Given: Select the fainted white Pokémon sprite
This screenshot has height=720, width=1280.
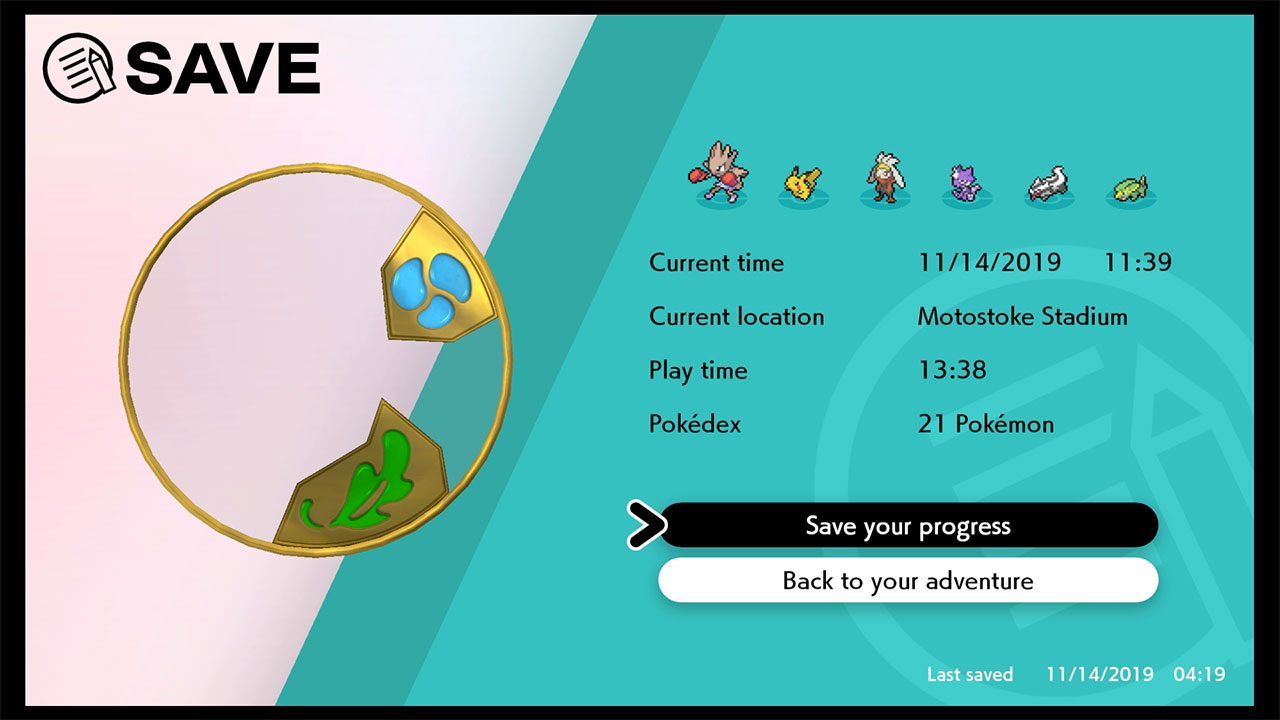Looking at the screenshot, I should click(x=1045, y=180).
